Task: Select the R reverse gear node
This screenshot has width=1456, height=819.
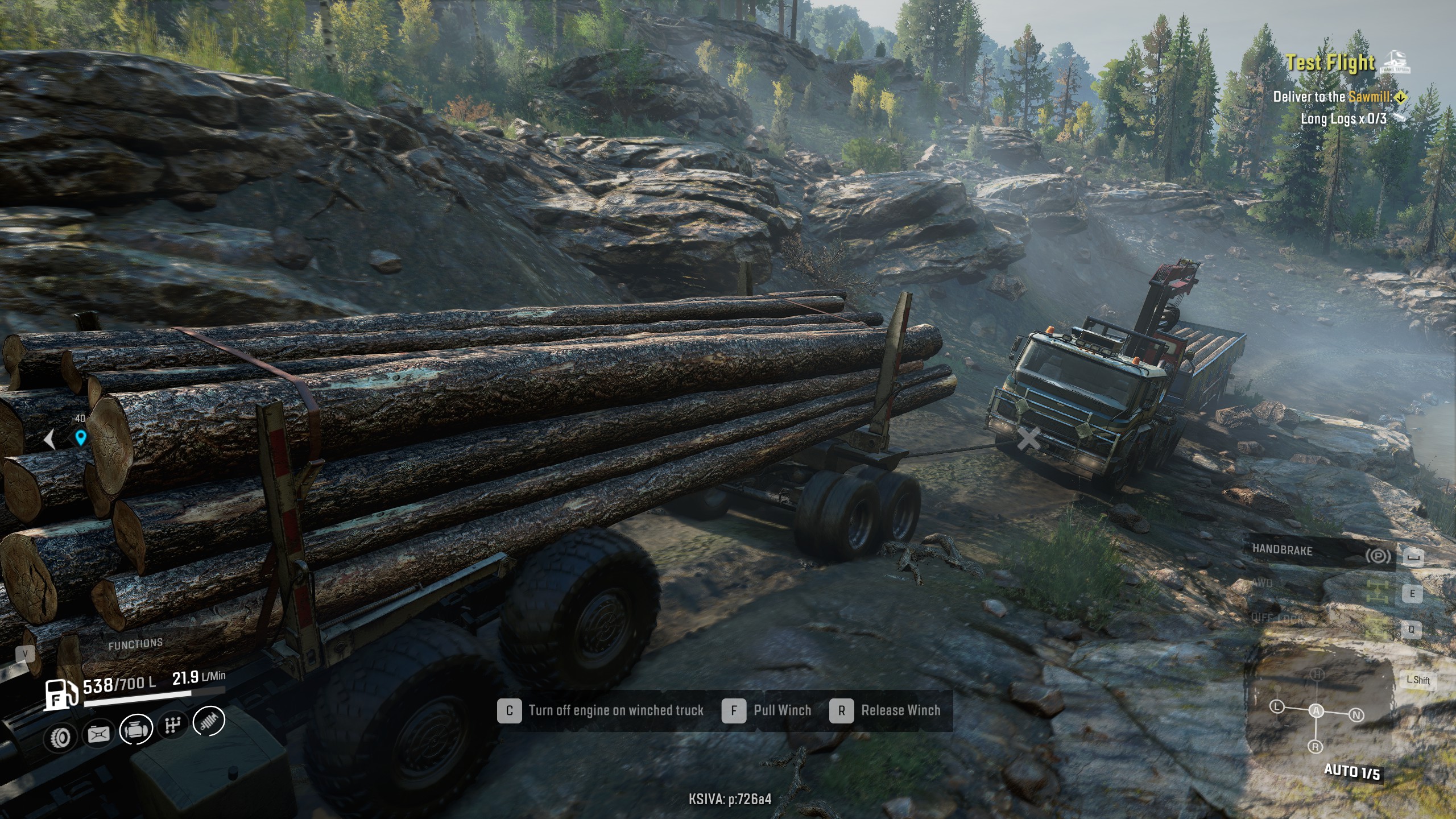Action: pos(1315,747)
